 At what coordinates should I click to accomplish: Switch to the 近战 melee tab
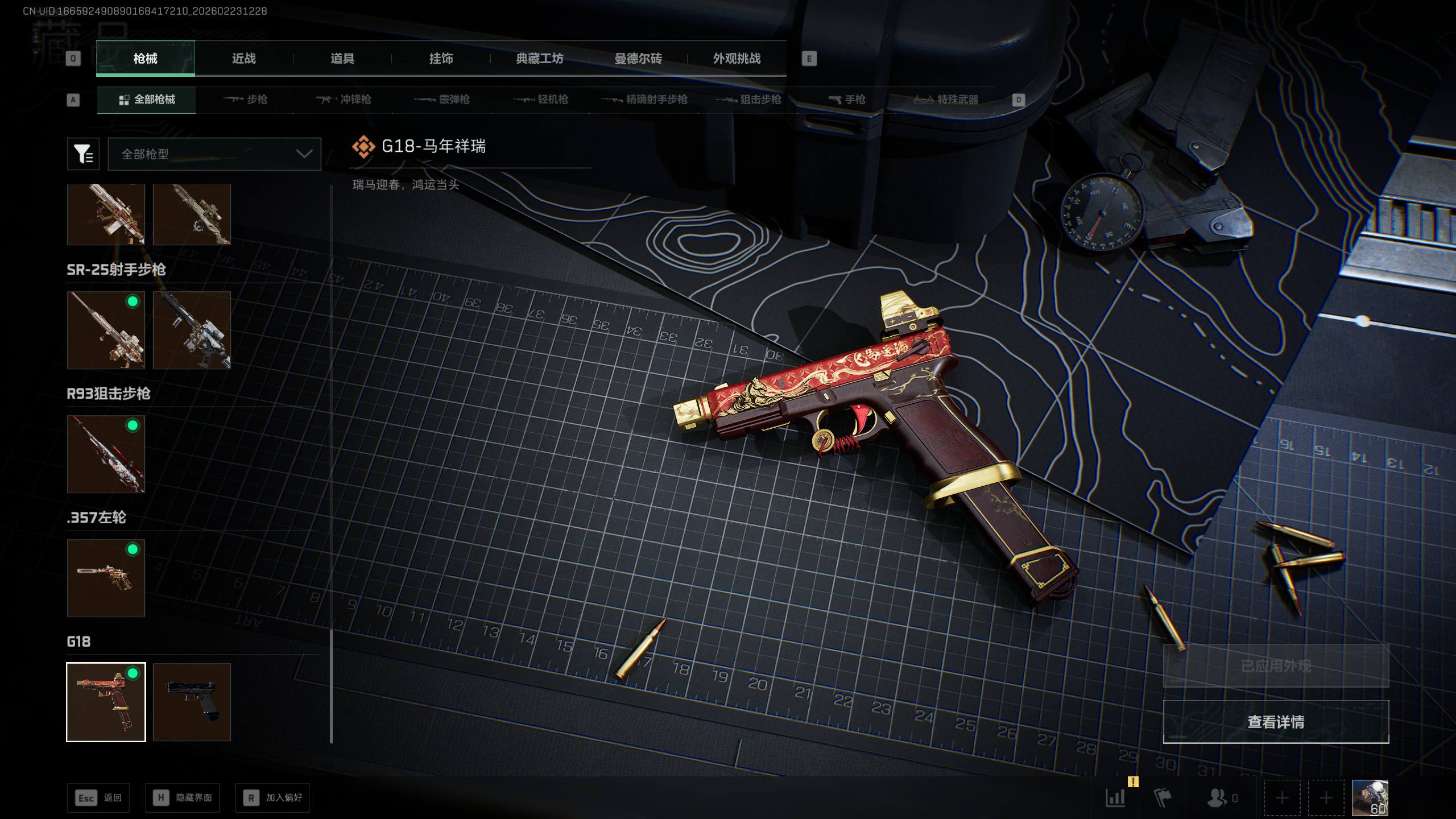(x=243, y=59)
